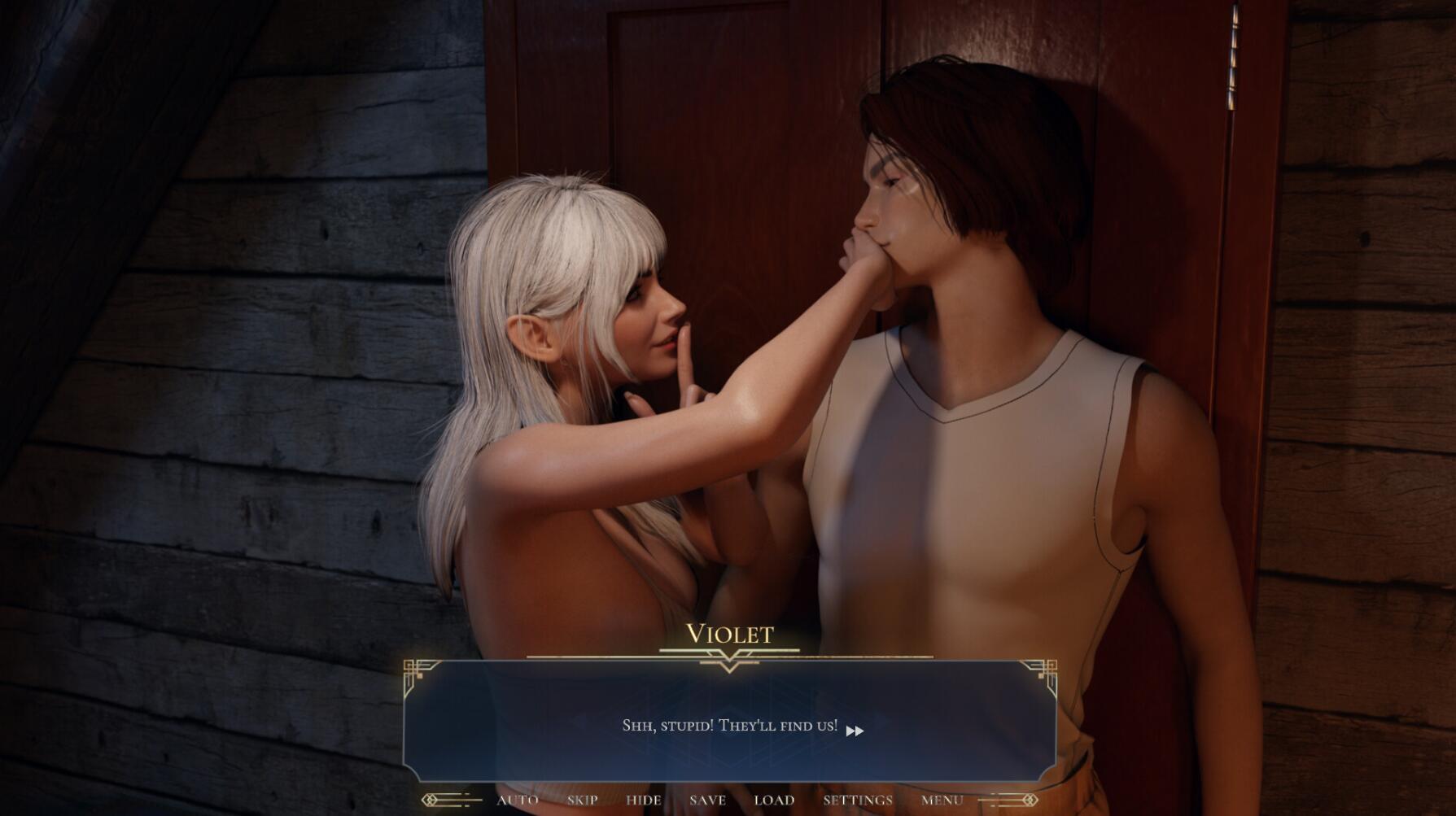Click the diamond emblem left of AUTO

430,800
